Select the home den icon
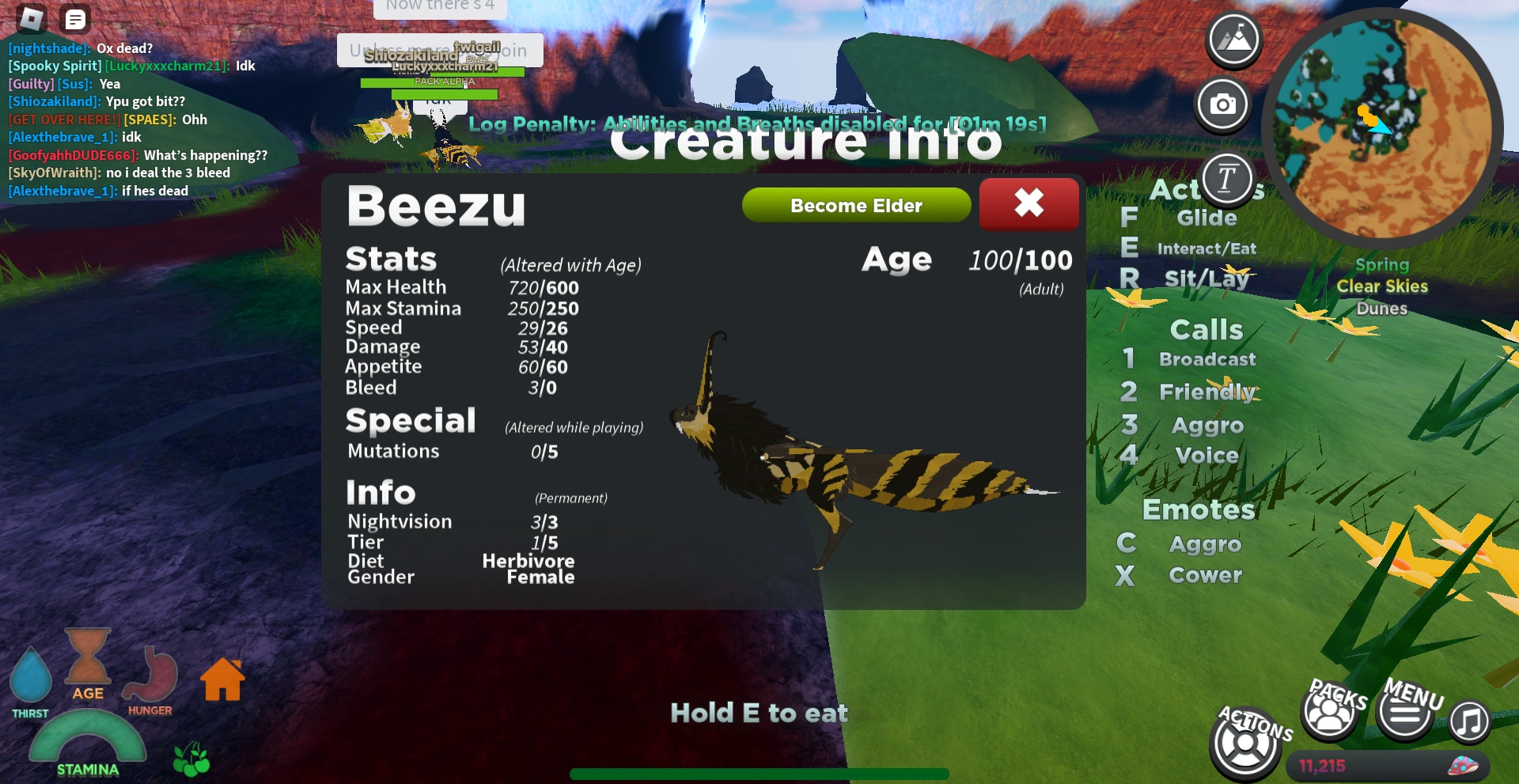 pyautogui.click(x=222, y=678)
